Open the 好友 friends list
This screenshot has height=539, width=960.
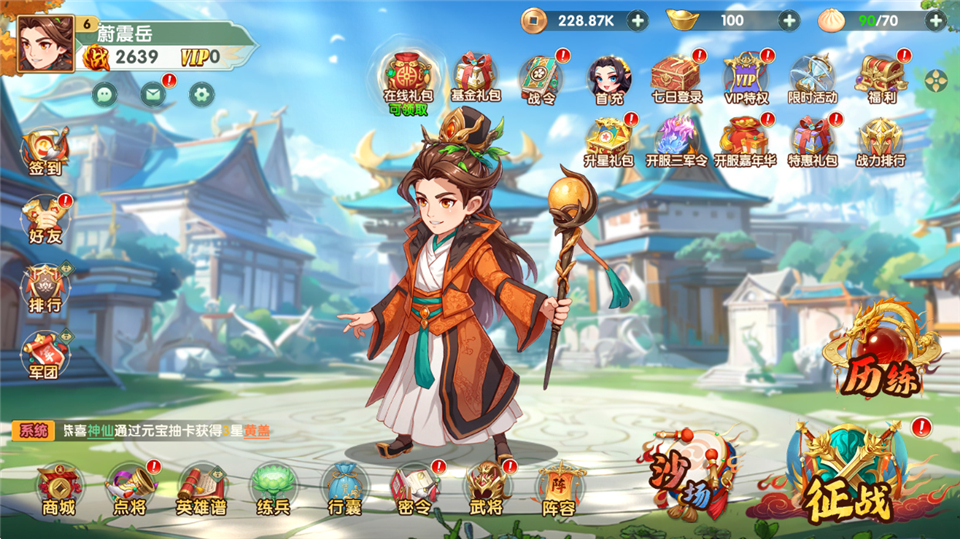[x=46, y=218]
